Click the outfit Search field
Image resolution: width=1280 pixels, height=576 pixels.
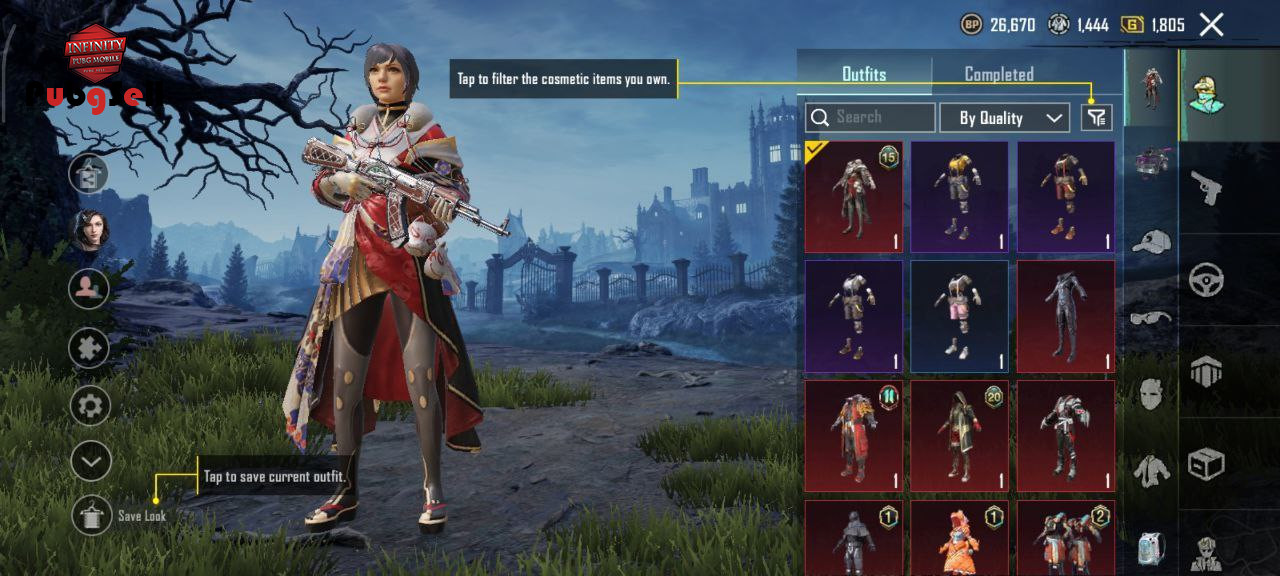click(870, 118)
